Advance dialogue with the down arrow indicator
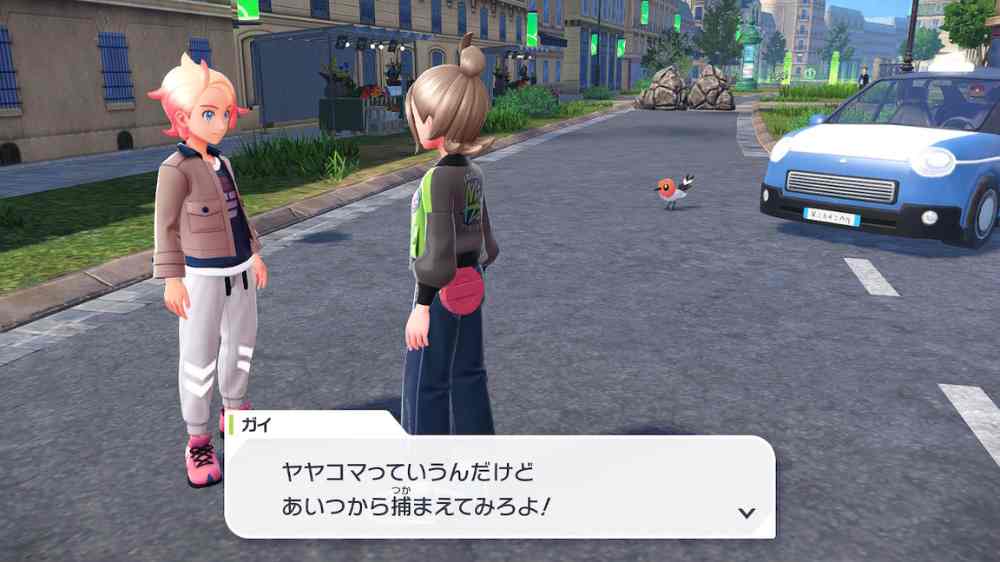Viewport: 1000px width, 562px height. (745, 512)
